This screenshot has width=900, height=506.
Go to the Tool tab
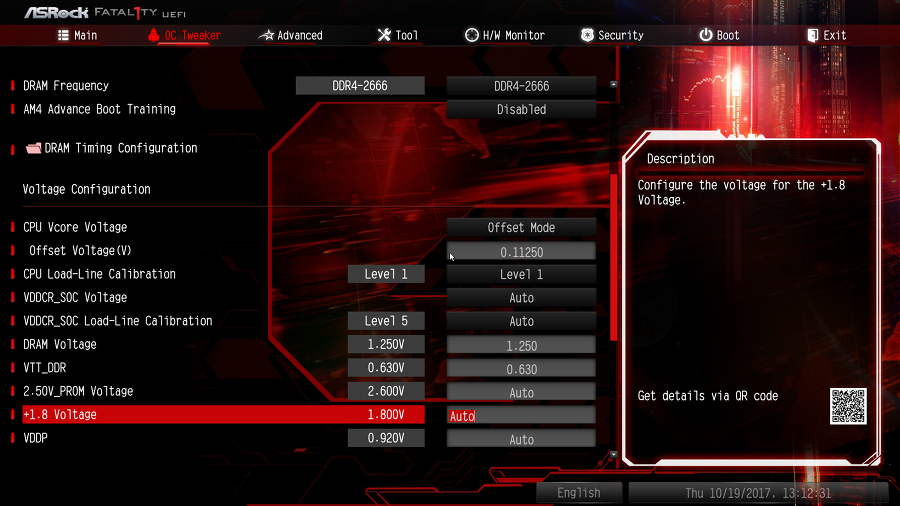tap(397, 35)
